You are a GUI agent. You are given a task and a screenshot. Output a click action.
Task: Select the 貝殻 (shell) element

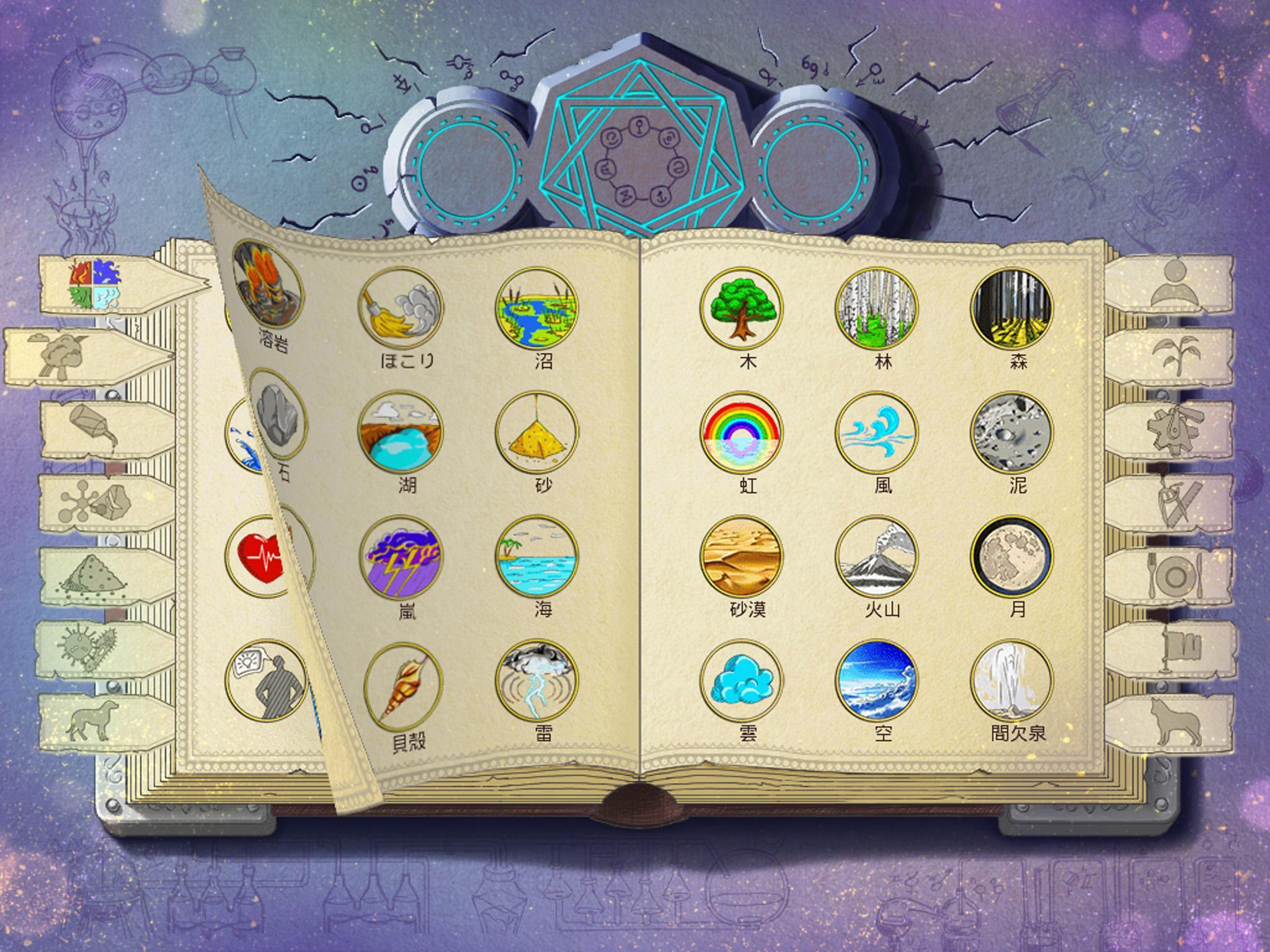(x=404, y=688)
